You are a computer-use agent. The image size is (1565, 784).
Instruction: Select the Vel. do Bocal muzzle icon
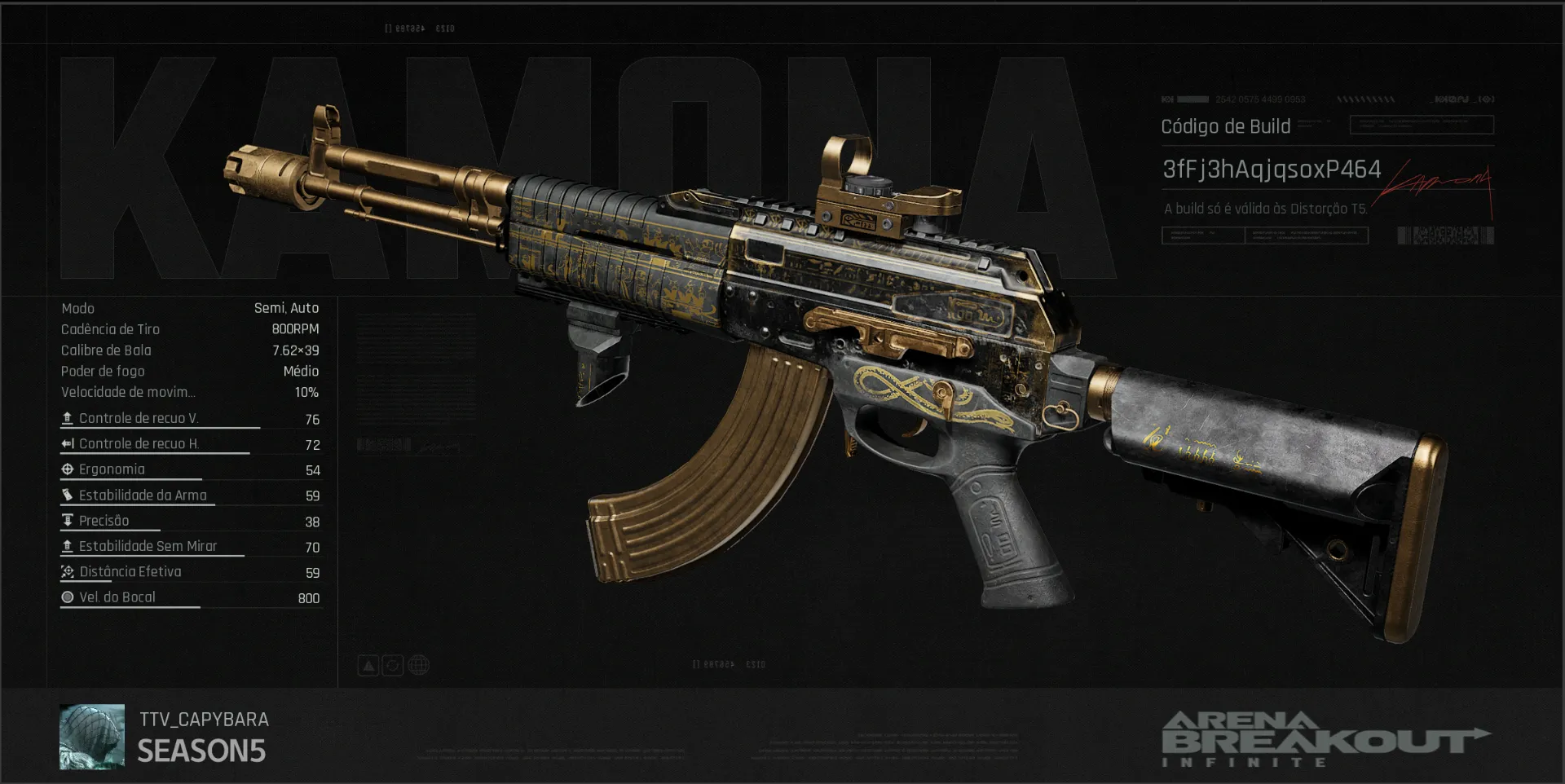pos(67,597)
